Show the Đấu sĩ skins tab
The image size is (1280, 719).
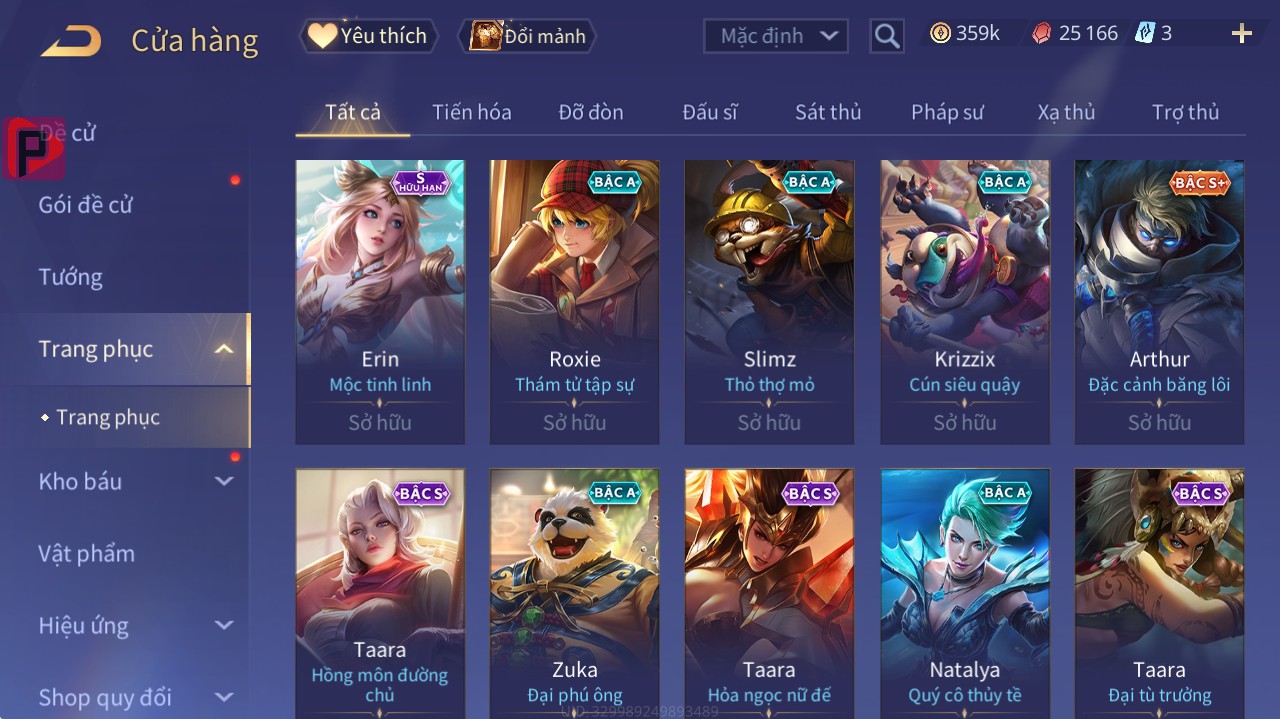pyautogui.click(x=709, y=112)
